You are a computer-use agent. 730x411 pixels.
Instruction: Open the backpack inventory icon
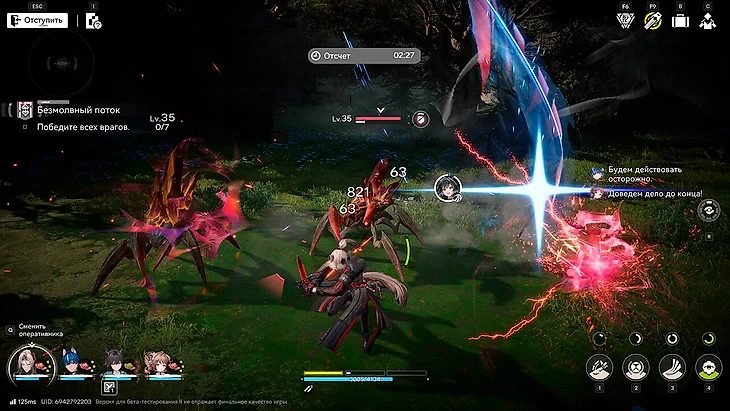coord(680,20)
